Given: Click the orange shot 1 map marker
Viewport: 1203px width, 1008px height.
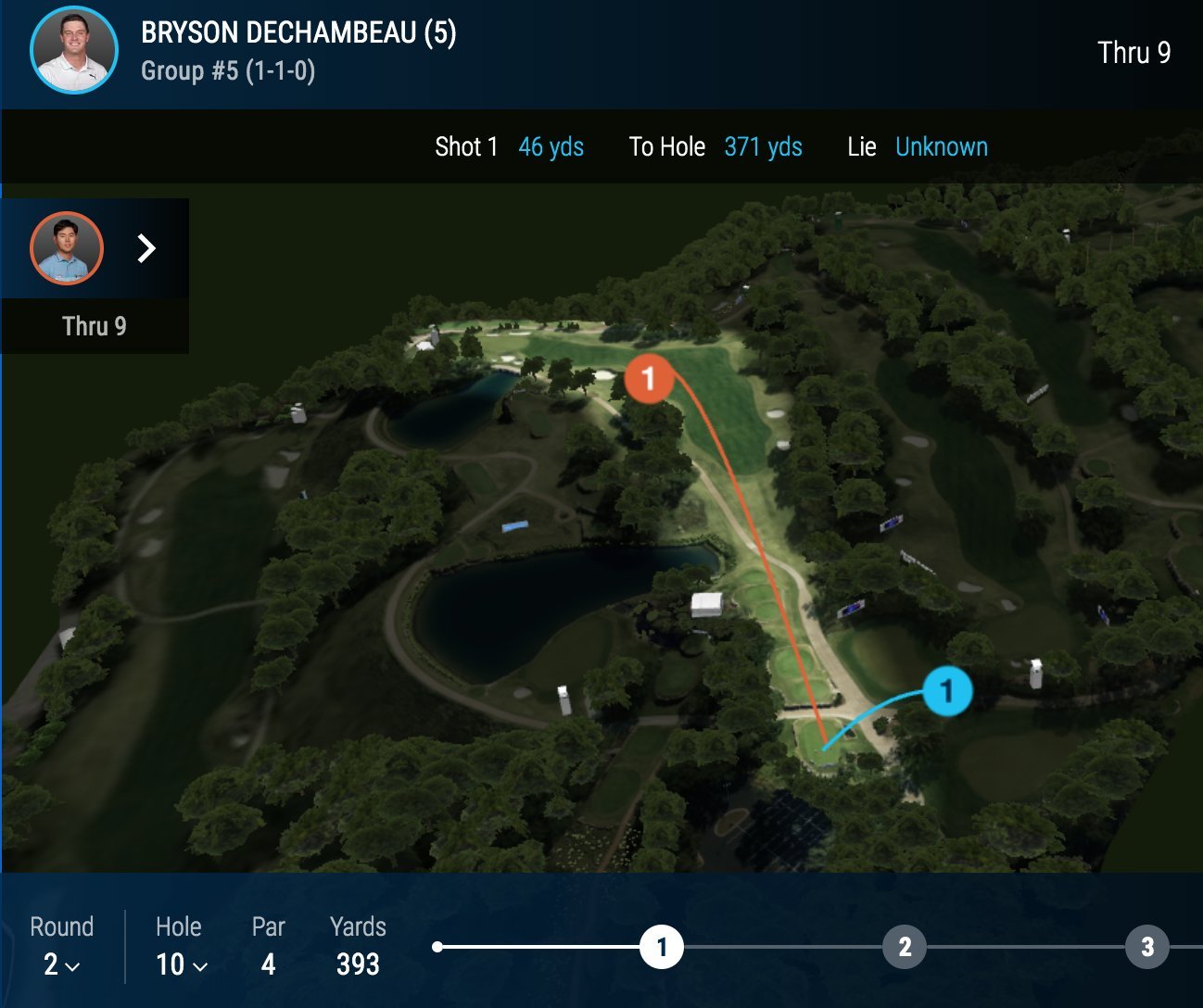Looking at the screenshot, I should [648, 378].
